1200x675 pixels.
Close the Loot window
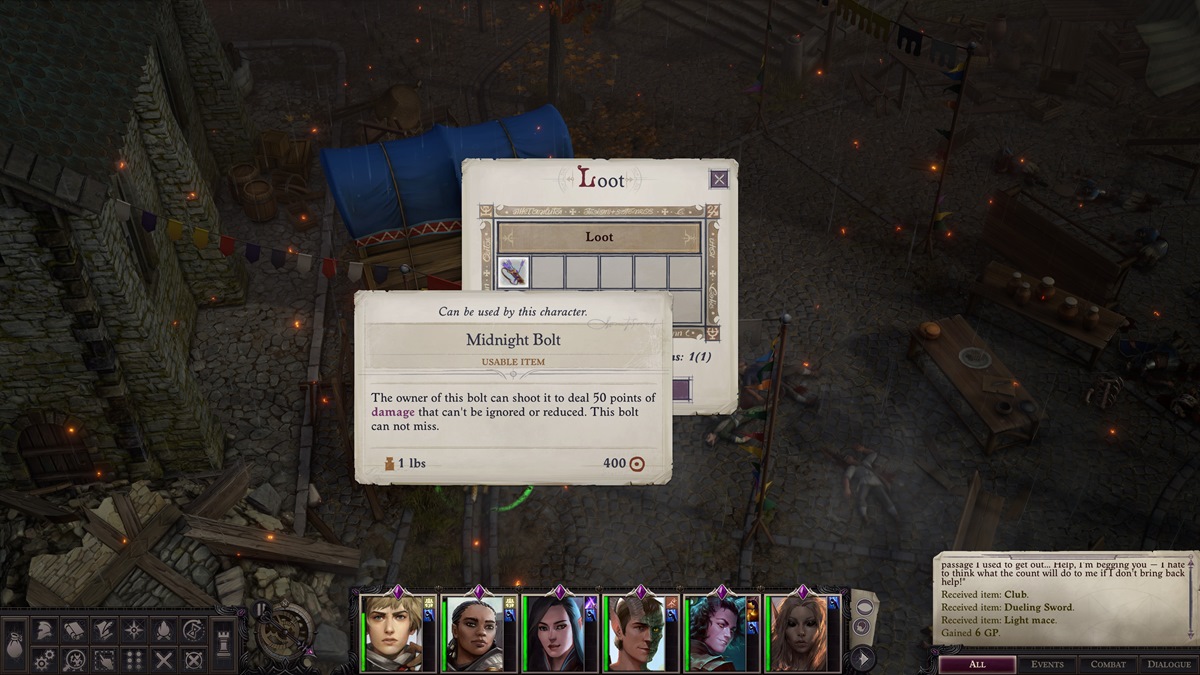tap(718, 179)
